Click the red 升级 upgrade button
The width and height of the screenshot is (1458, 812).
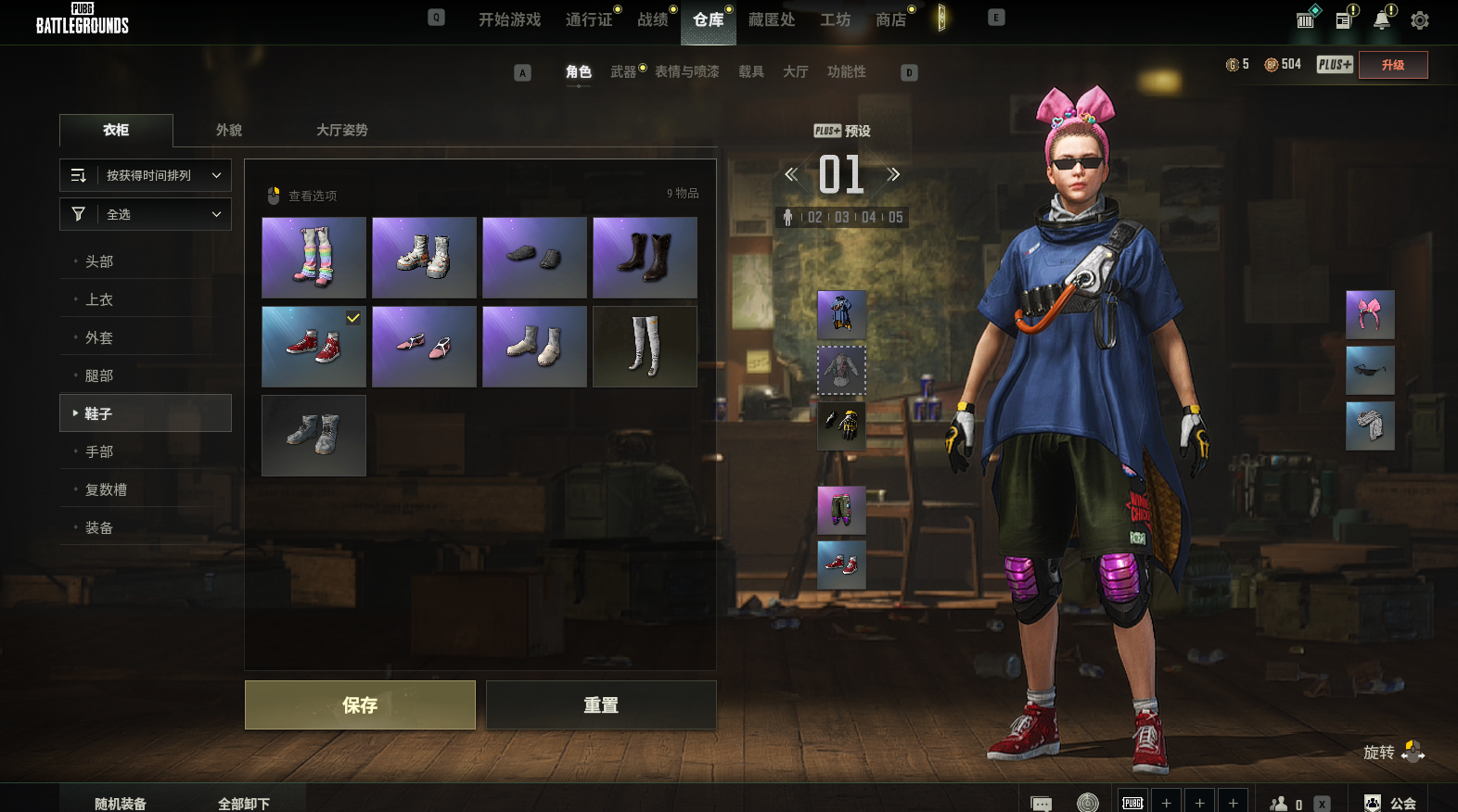coord(1392,65)
